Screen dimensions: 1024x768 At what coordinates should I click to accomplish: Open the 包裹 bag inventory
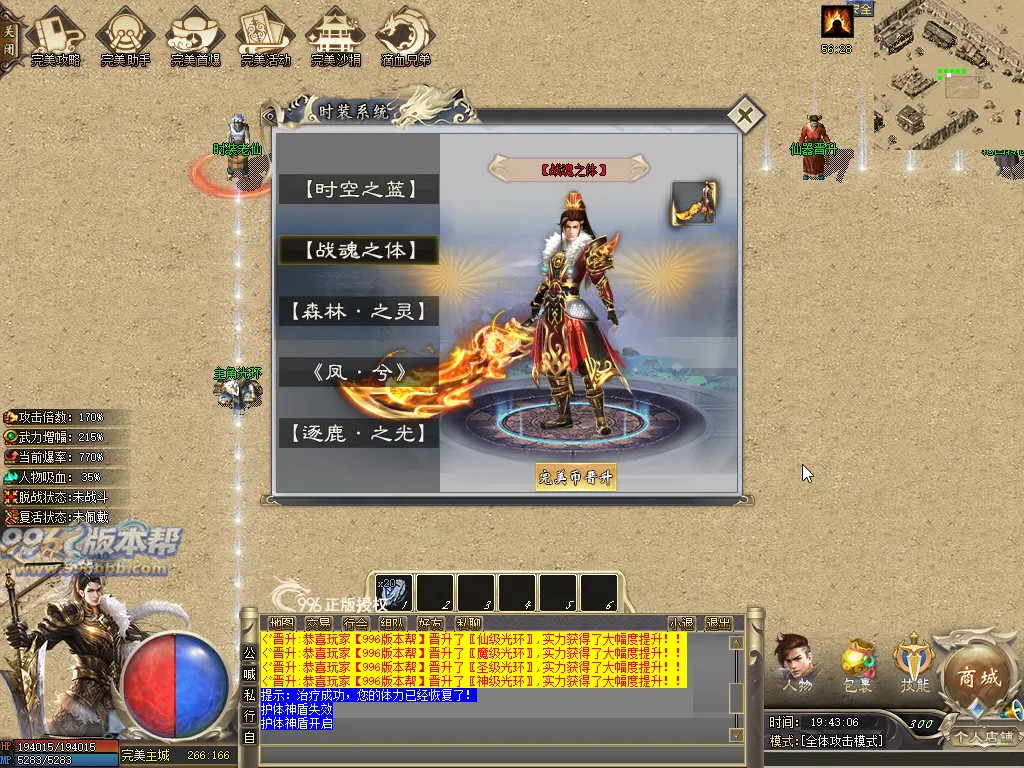tap(858, 661)
